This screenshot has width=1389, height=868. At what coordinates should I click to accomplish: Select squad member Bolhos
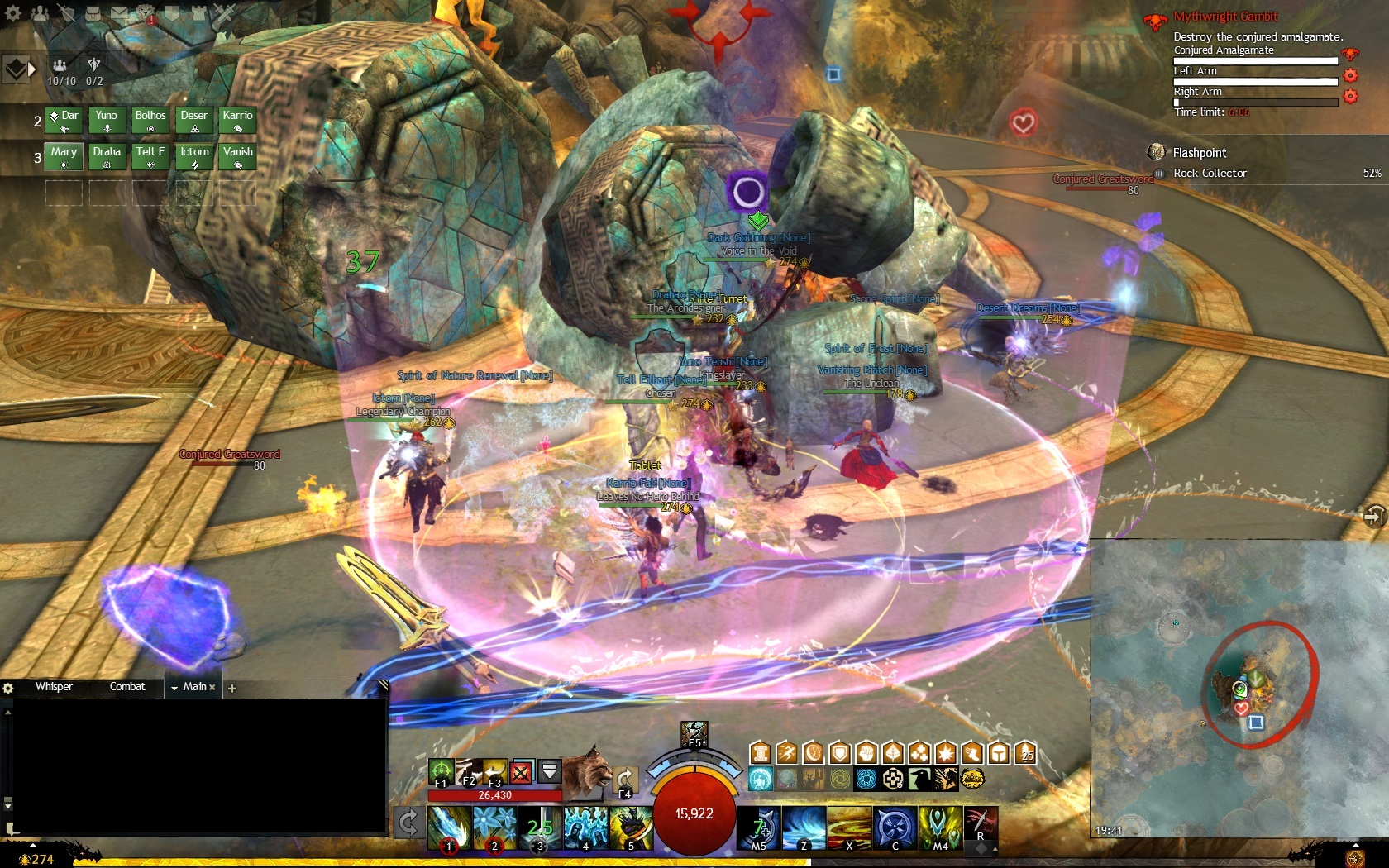point(150,120)
